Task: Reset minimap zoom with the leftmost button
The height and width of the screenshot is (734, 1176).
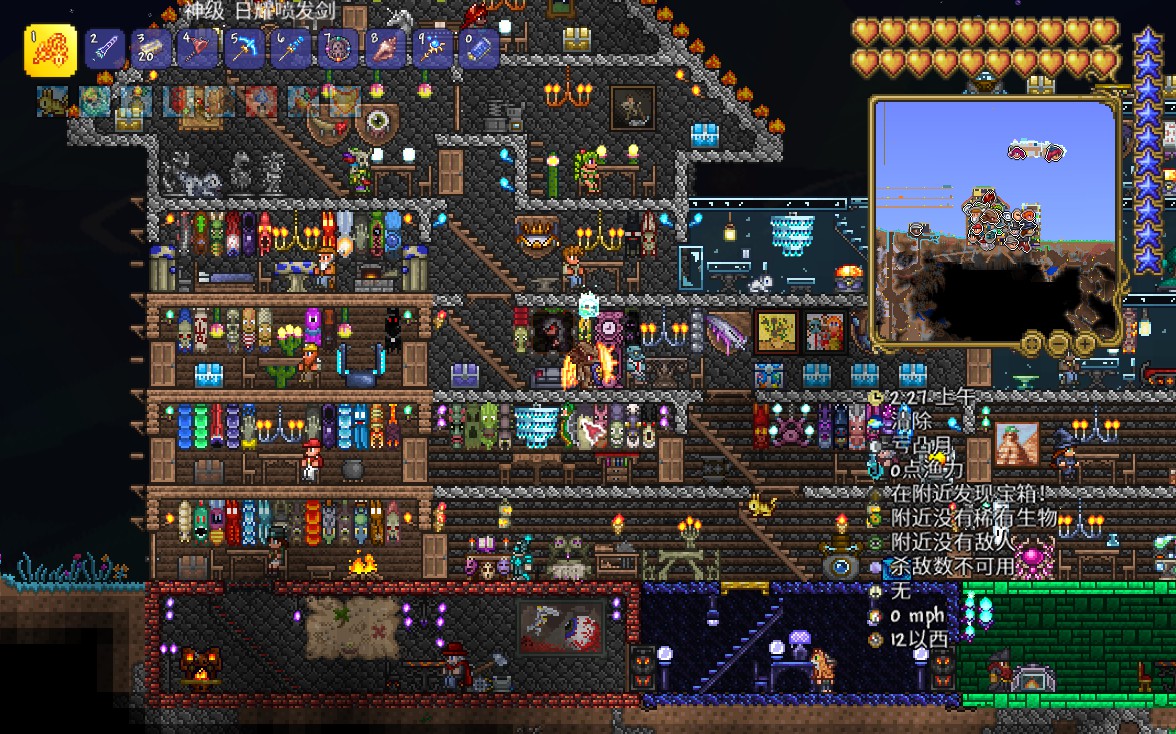Action: click(x=1032, y=343)
